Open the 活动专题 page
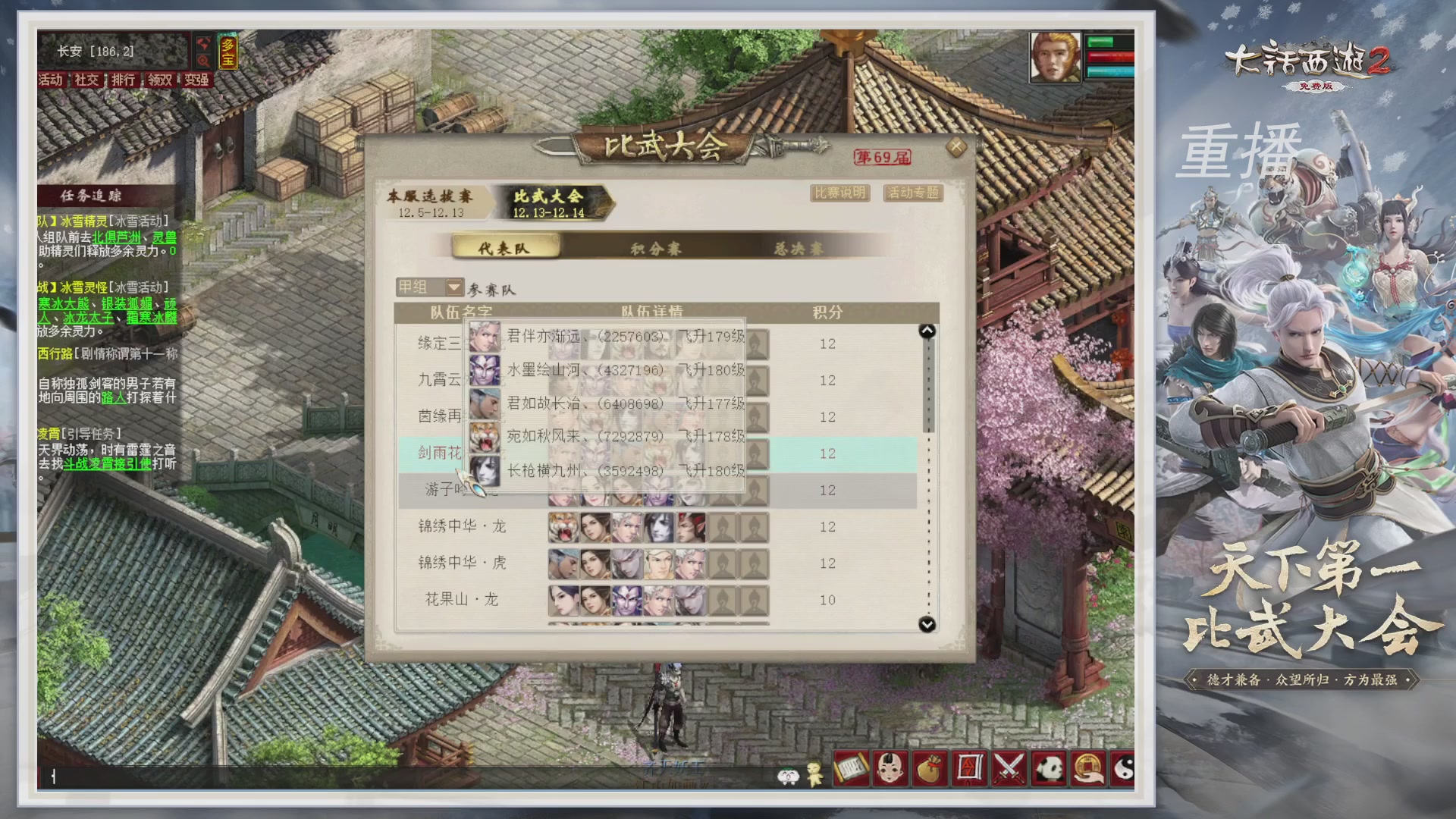Screen dimensions: 1456x819 (x=912, y=193)
